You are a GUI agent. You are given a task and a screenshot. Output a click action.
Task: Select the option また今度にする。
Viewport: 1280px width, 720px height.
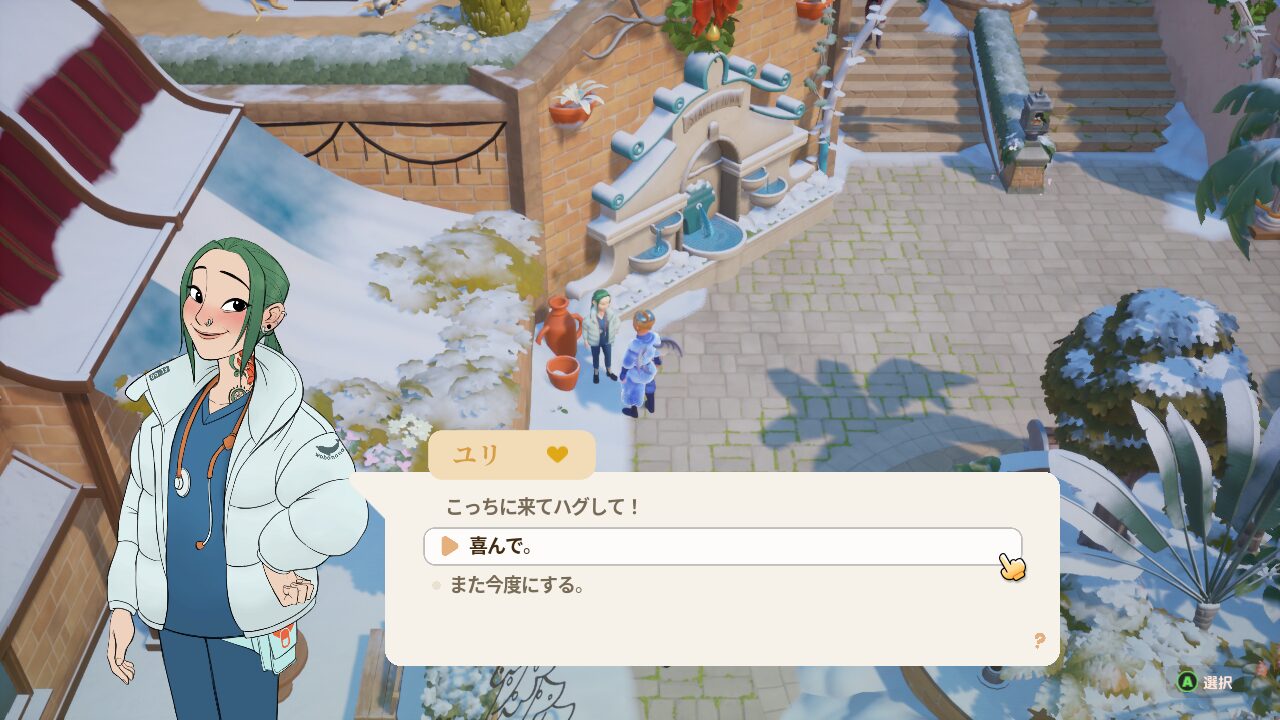(516, 585)
